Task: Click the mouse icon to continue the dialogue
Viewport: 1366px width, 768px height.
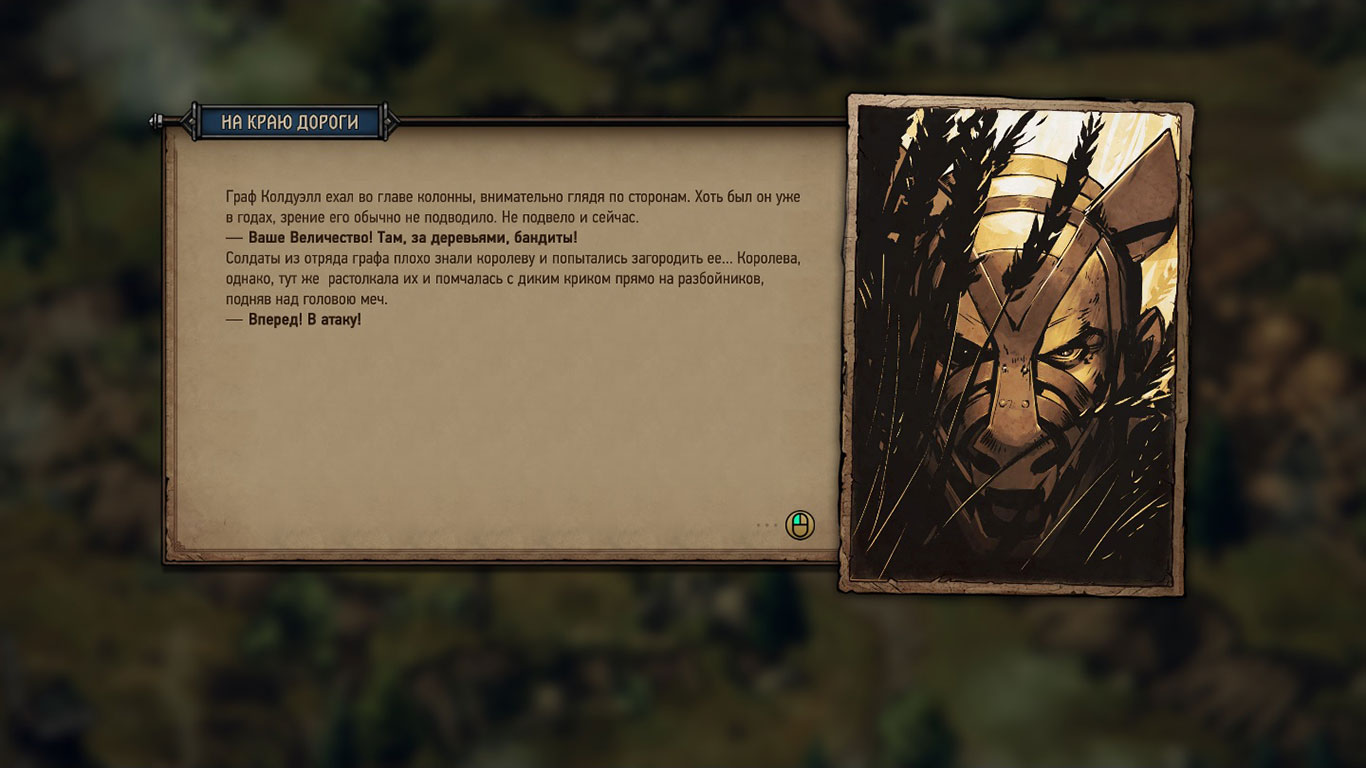Action: click(x=799, y=525)
